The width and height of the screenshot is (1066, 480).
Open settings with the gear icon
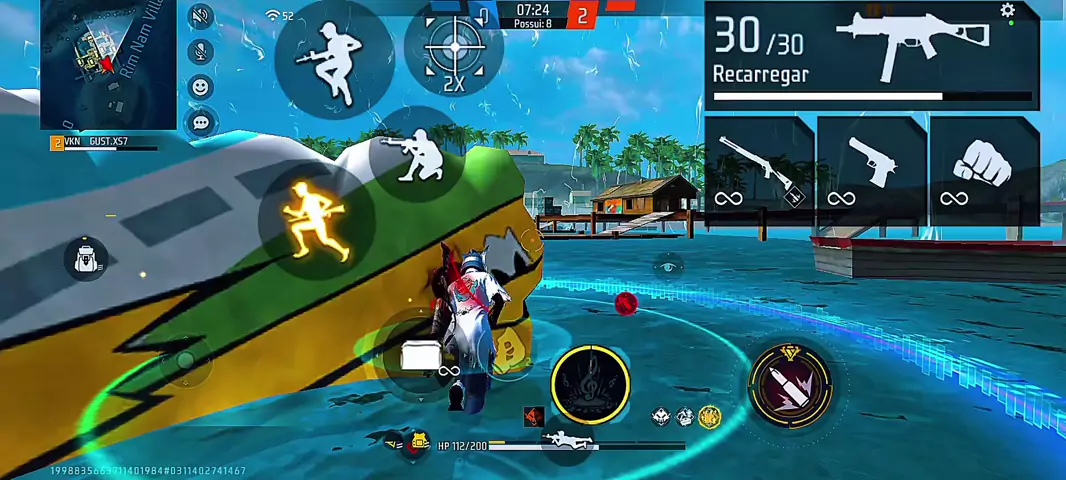1007,11
